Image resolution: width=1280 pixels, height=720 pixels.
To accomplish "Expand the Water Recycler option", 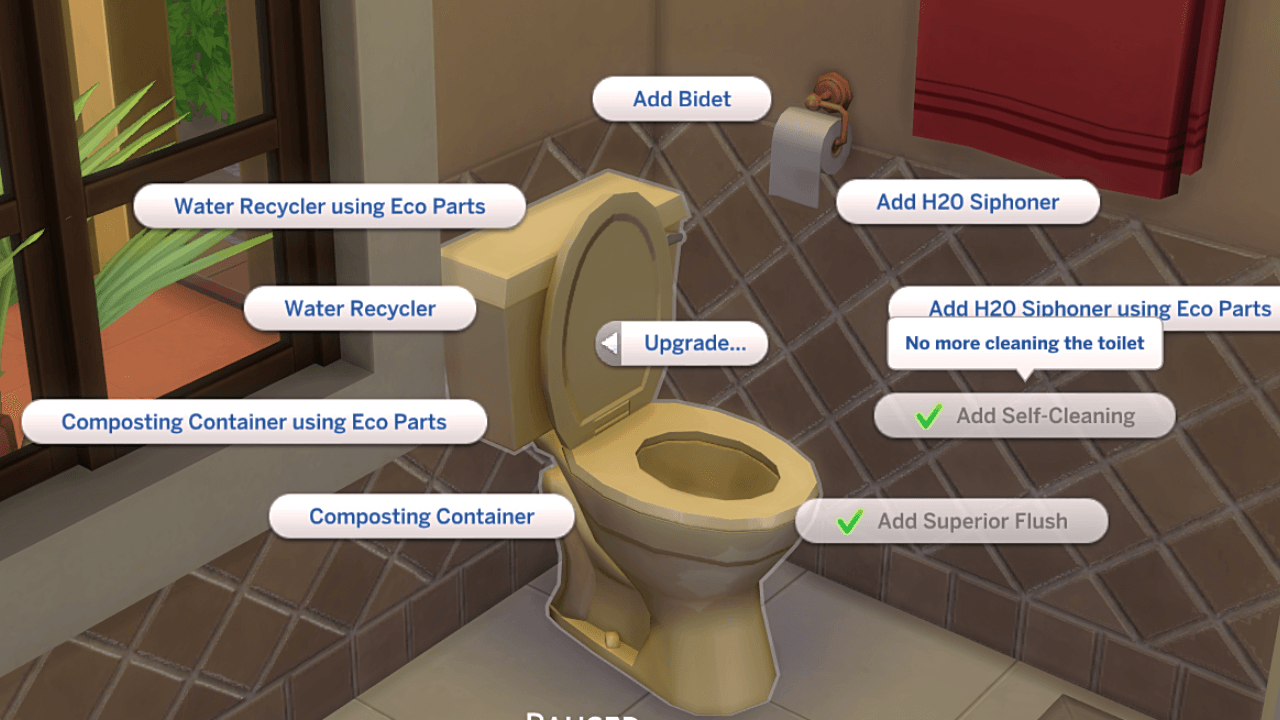I will (359, 308).
